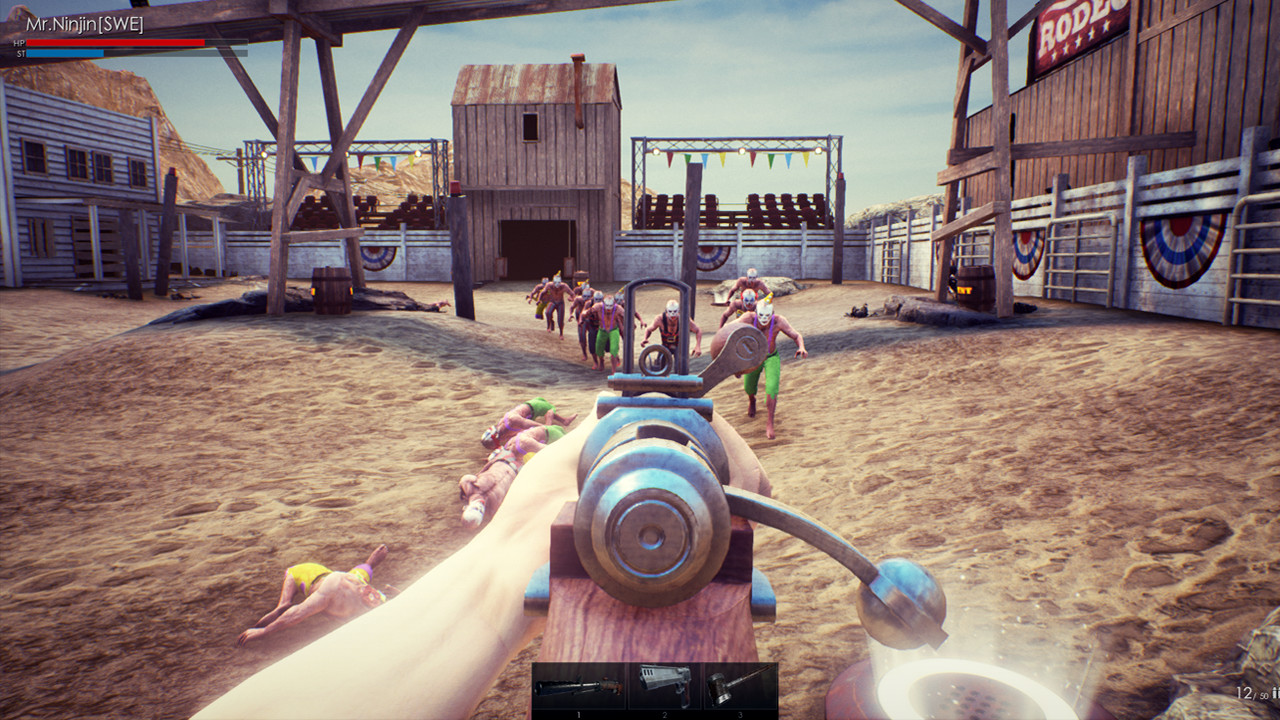Click the bullet ammo icon near the ammo count
Viewport: 1280px width, 720px height.
(1276, 692)
